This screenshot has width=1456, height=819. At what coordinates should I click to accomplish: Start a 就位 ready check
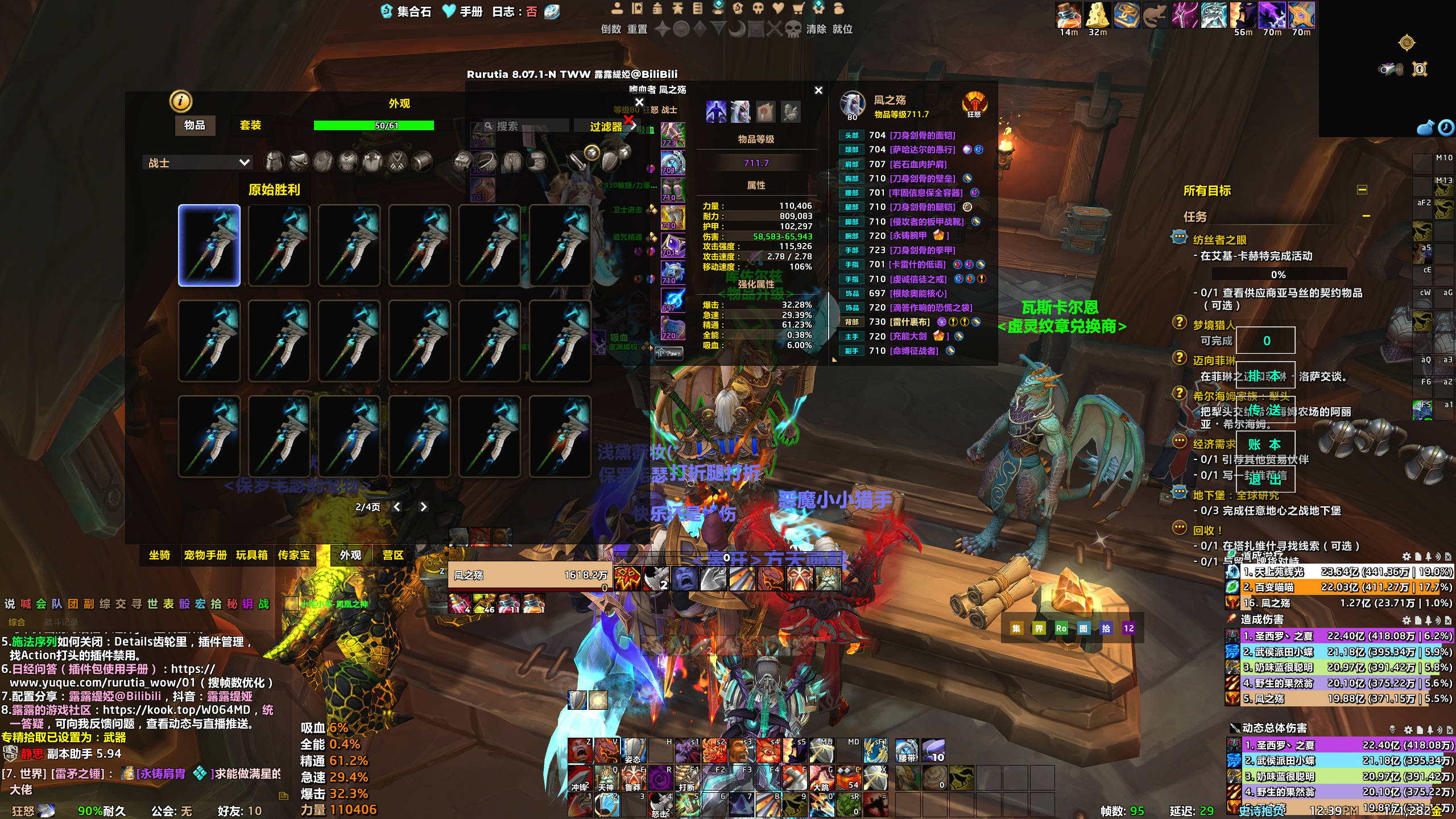click(x=842, y=29)
